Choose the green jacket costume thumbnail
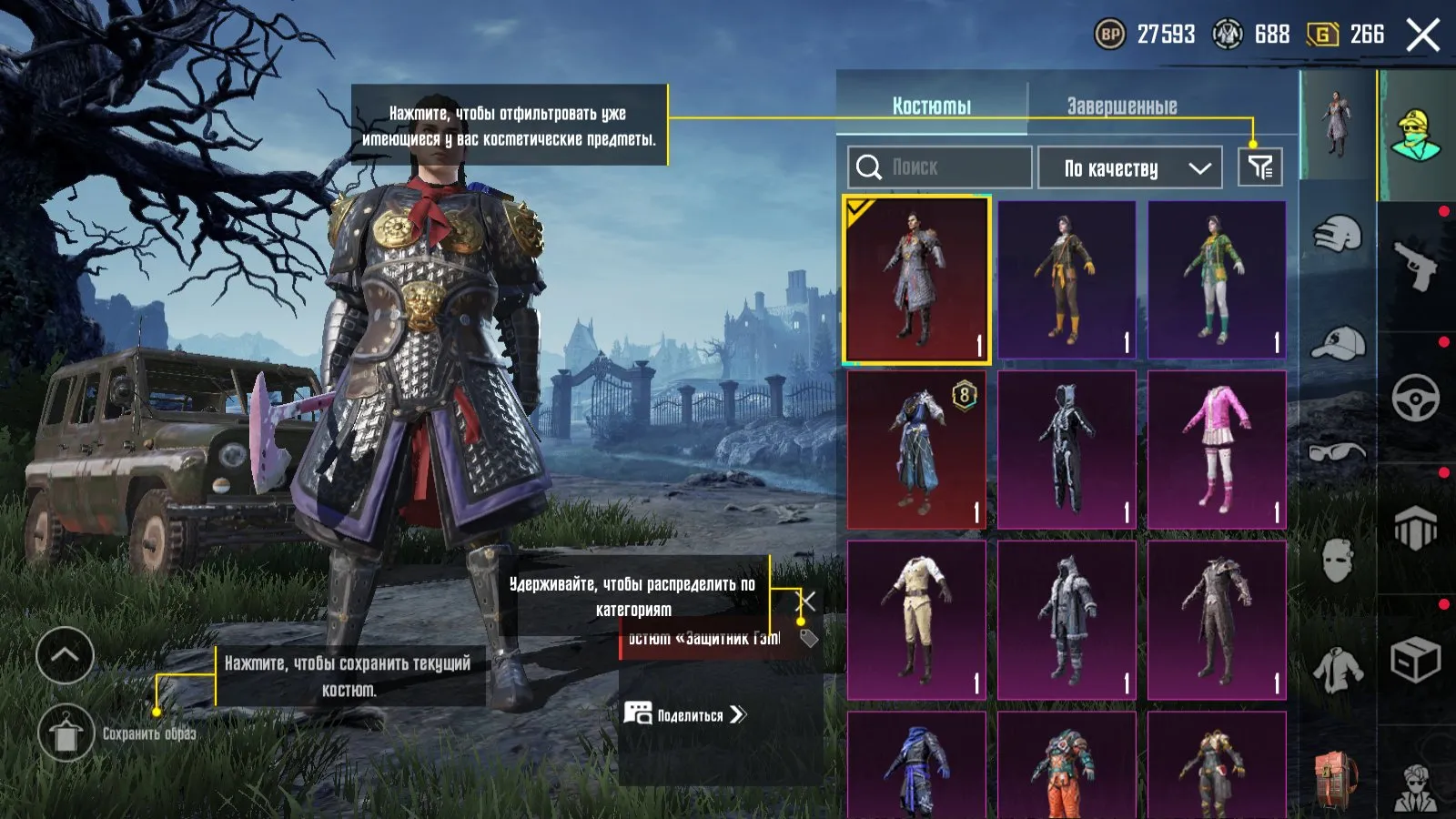The image size is (1456, 819). pos(1217,279)
